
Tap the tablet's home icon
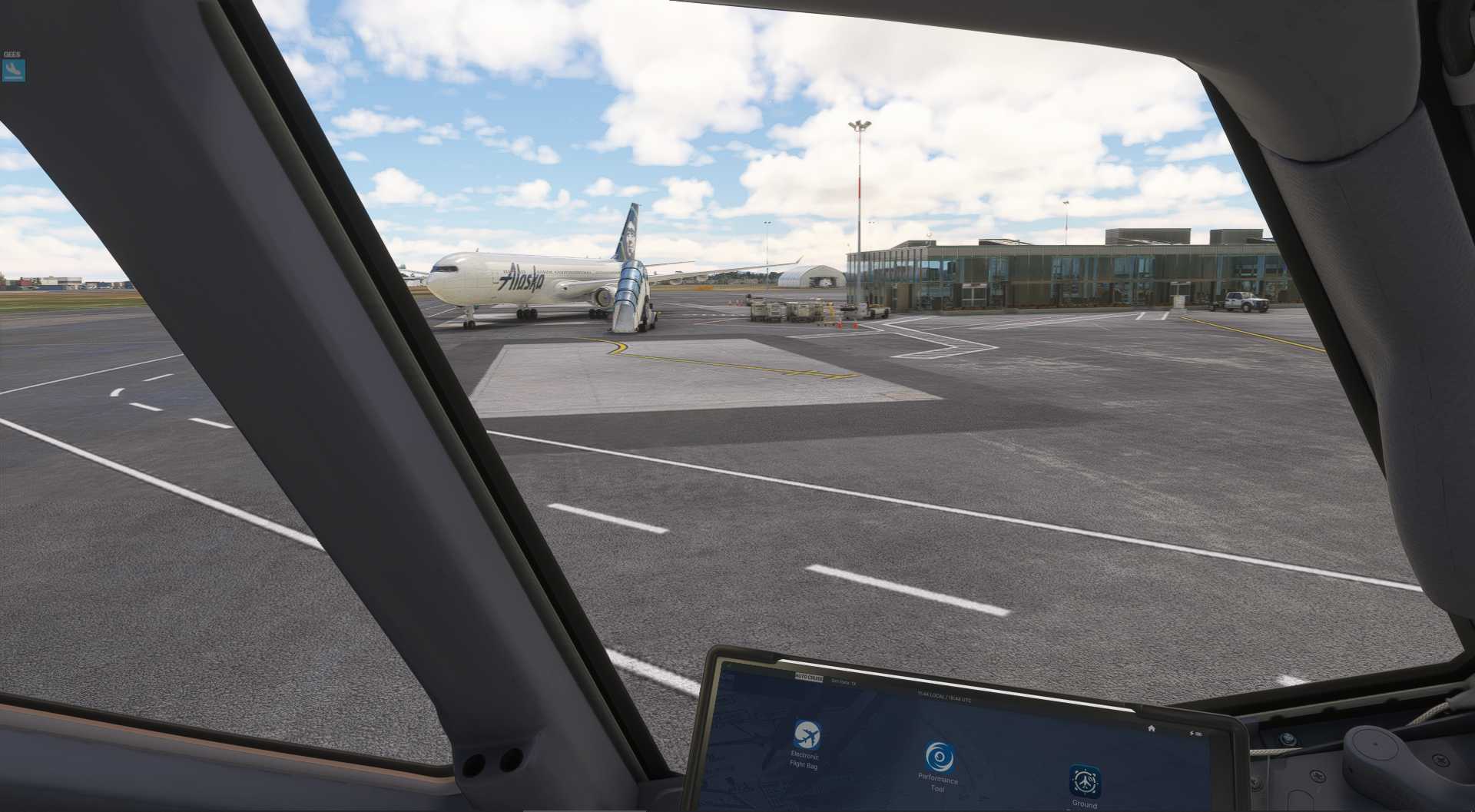tap(1151, 727)
